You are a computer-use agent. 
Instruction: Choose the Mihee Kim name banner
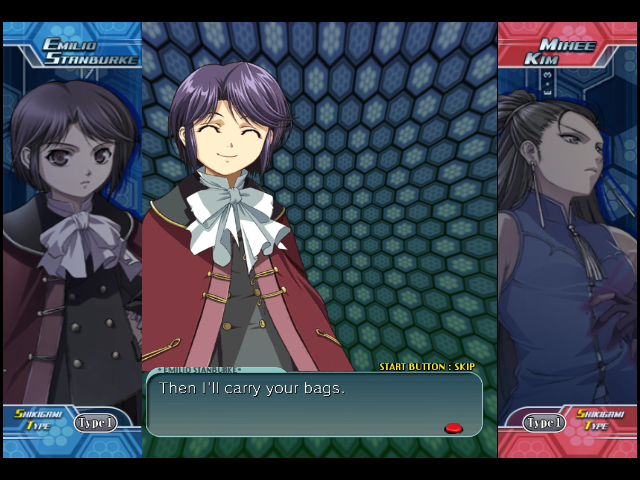click(558, 51)
